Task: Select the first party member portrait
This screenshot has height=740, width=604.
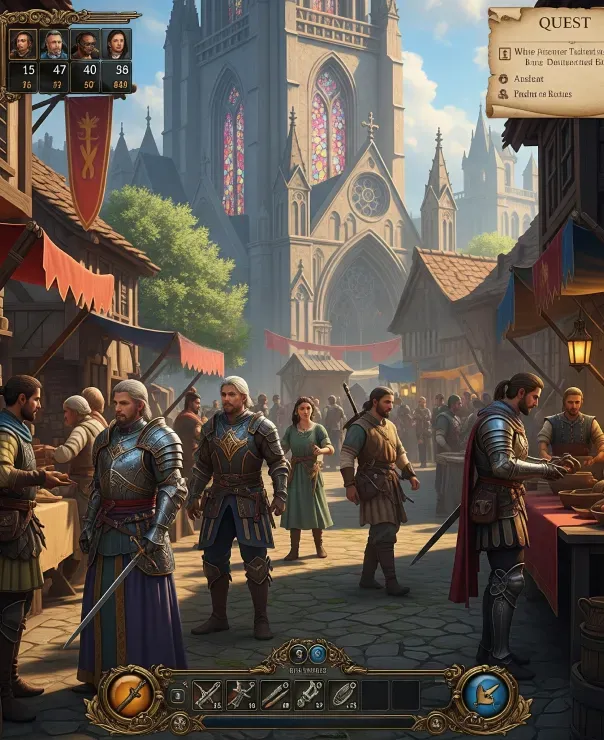Action: click(23, 44)
